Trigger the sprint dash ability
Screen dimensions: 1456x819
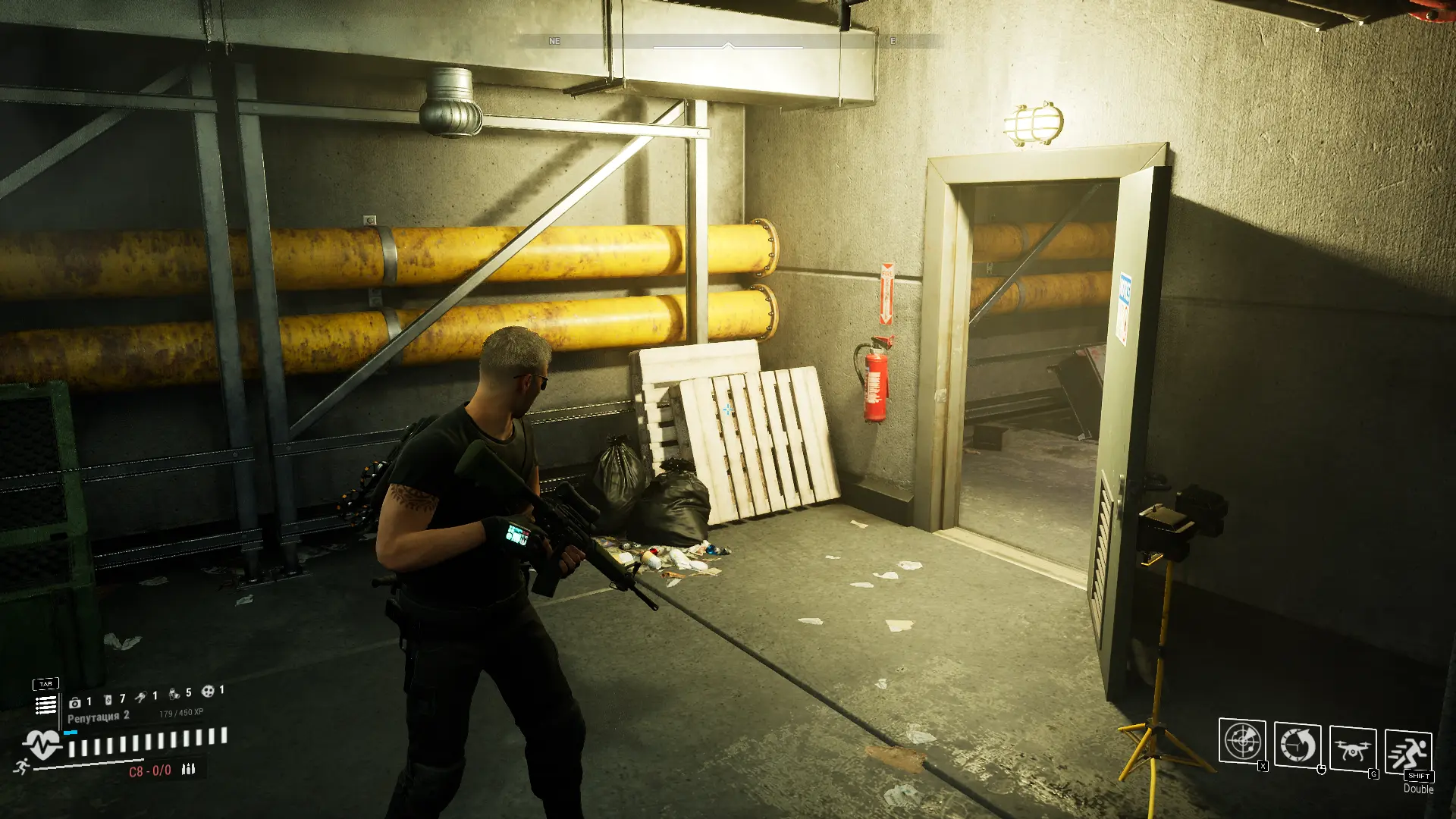1408,752
